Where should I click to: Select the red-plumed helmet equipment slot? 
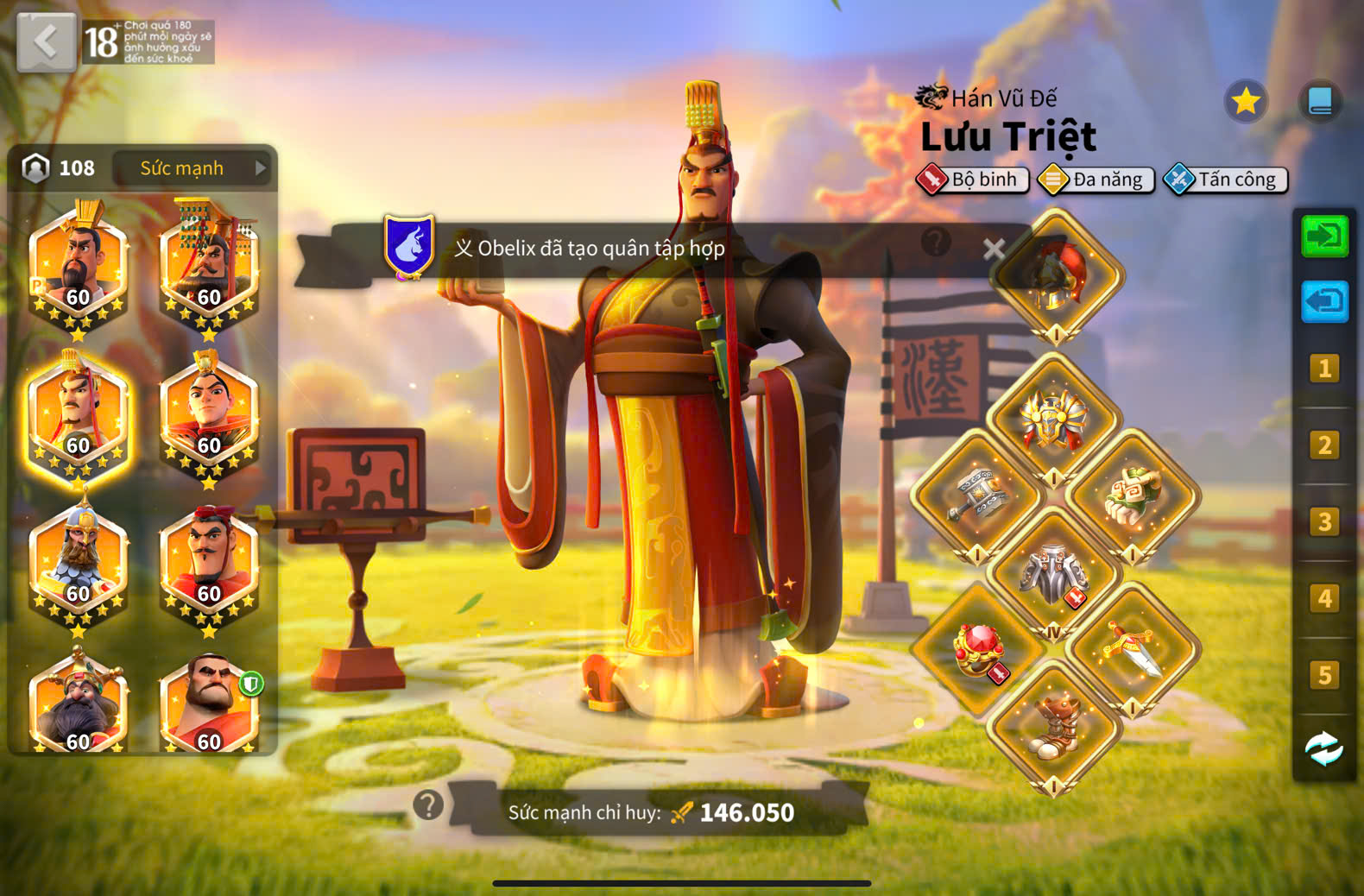[x=1056, y=275]
